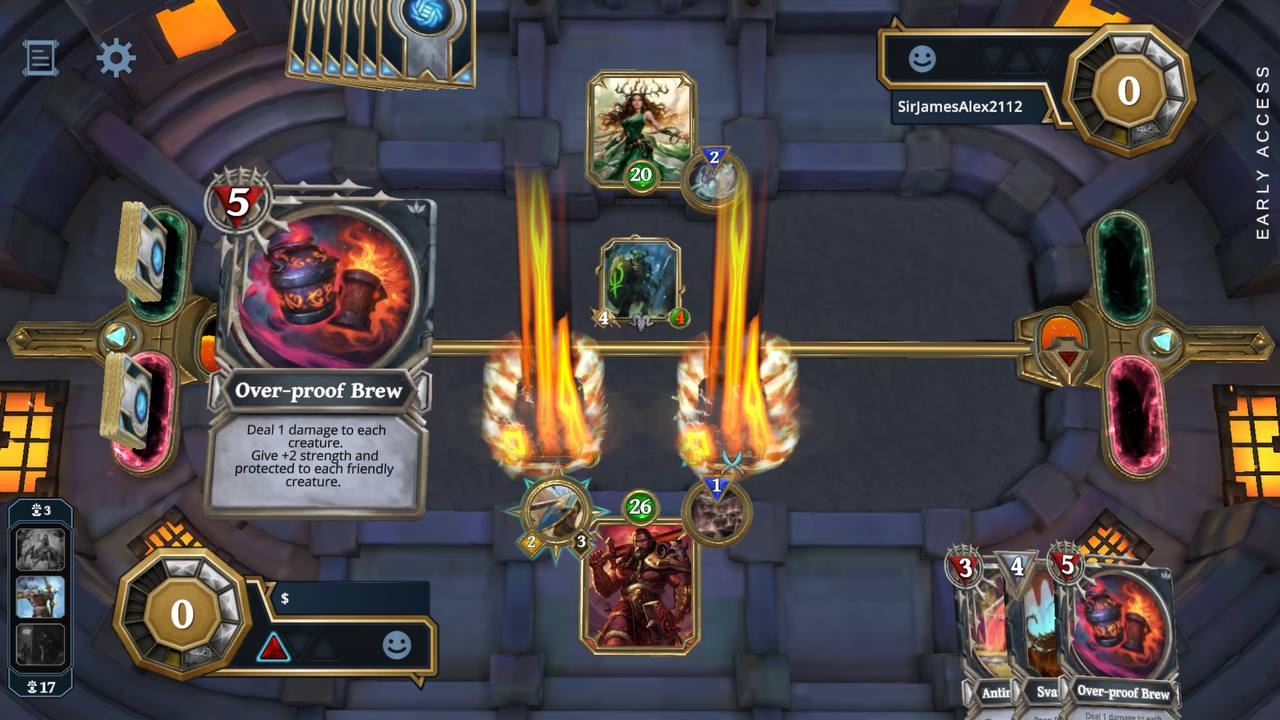Click the archer thumbnail in deck tracker
1280x720 pixels.
(x=40, y=597)
